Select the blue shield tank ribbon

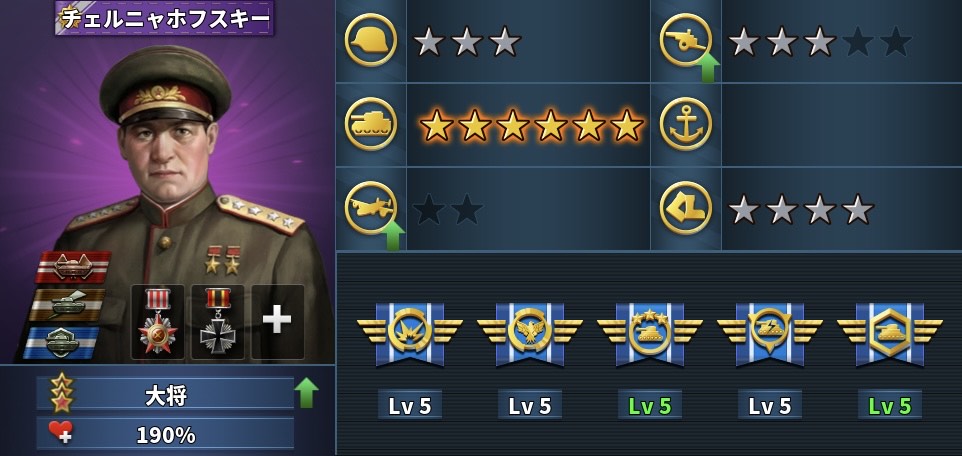coord(62,340)
